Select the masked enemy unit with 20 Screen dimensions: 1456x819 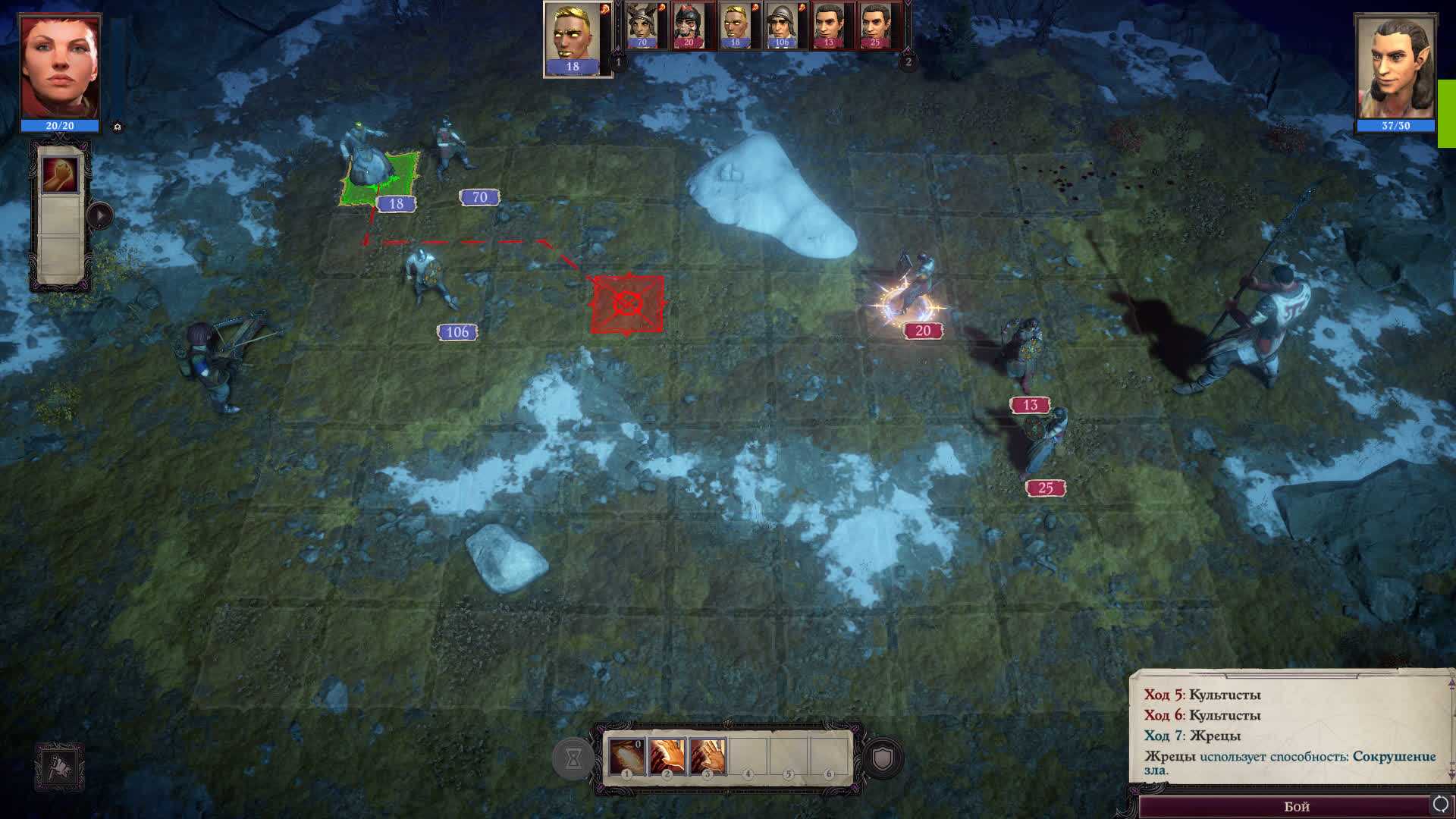(689, 25)
